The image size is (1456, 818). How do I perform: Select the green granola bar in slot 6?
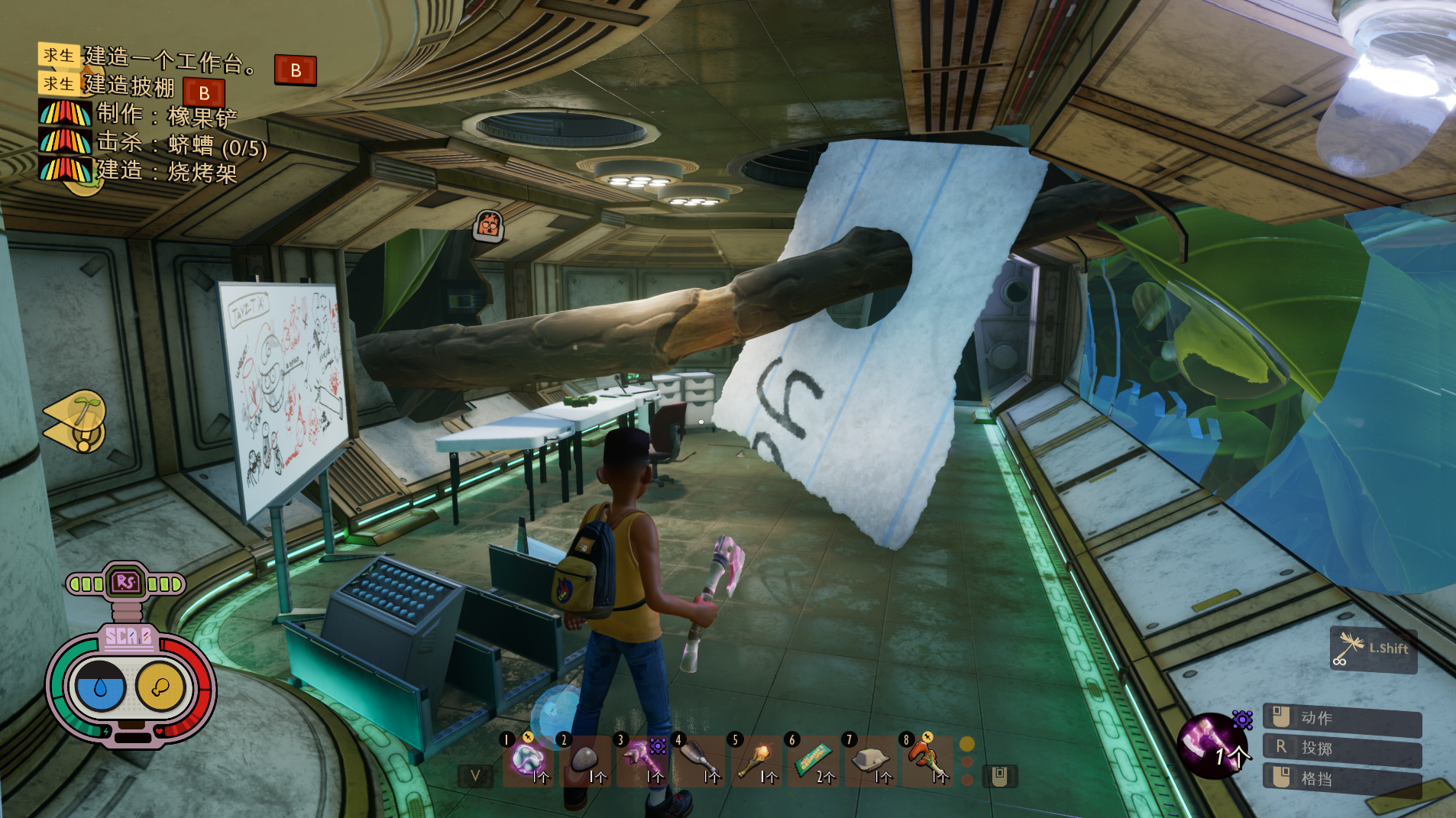(813, 761)
